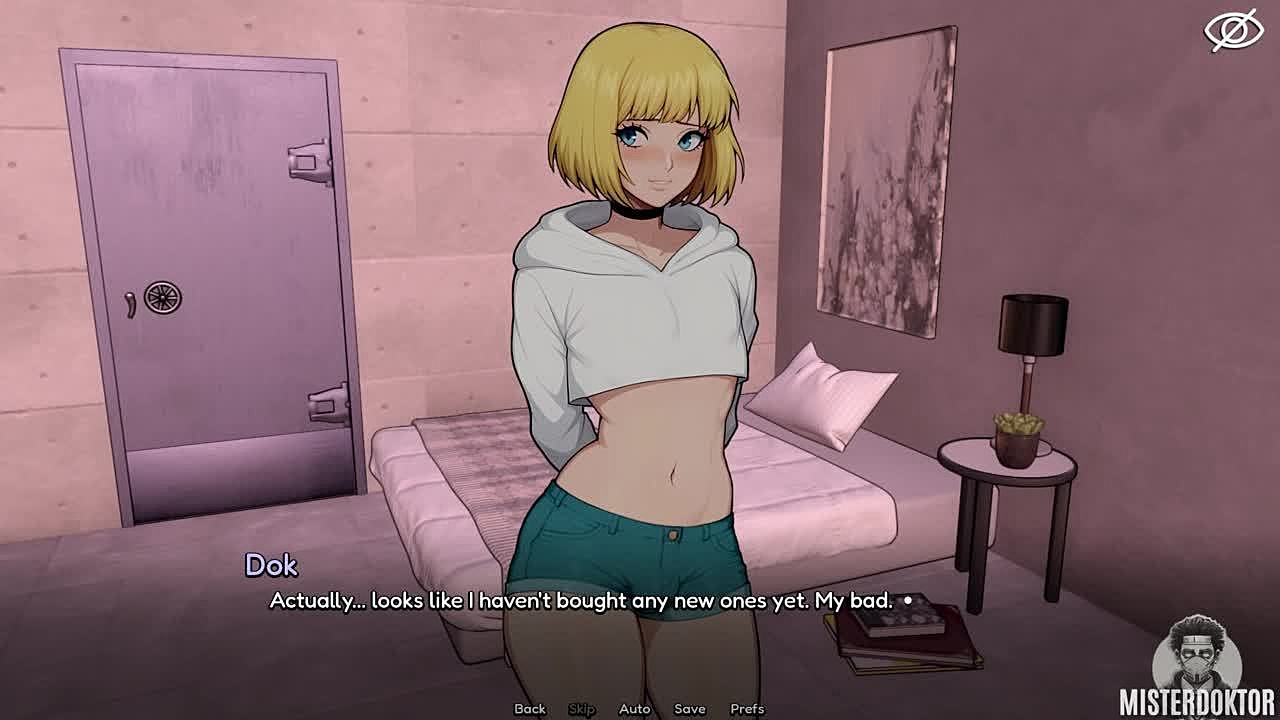Go back one dialogue line
Screen dimensions: 1280x720
coord(530,709)
